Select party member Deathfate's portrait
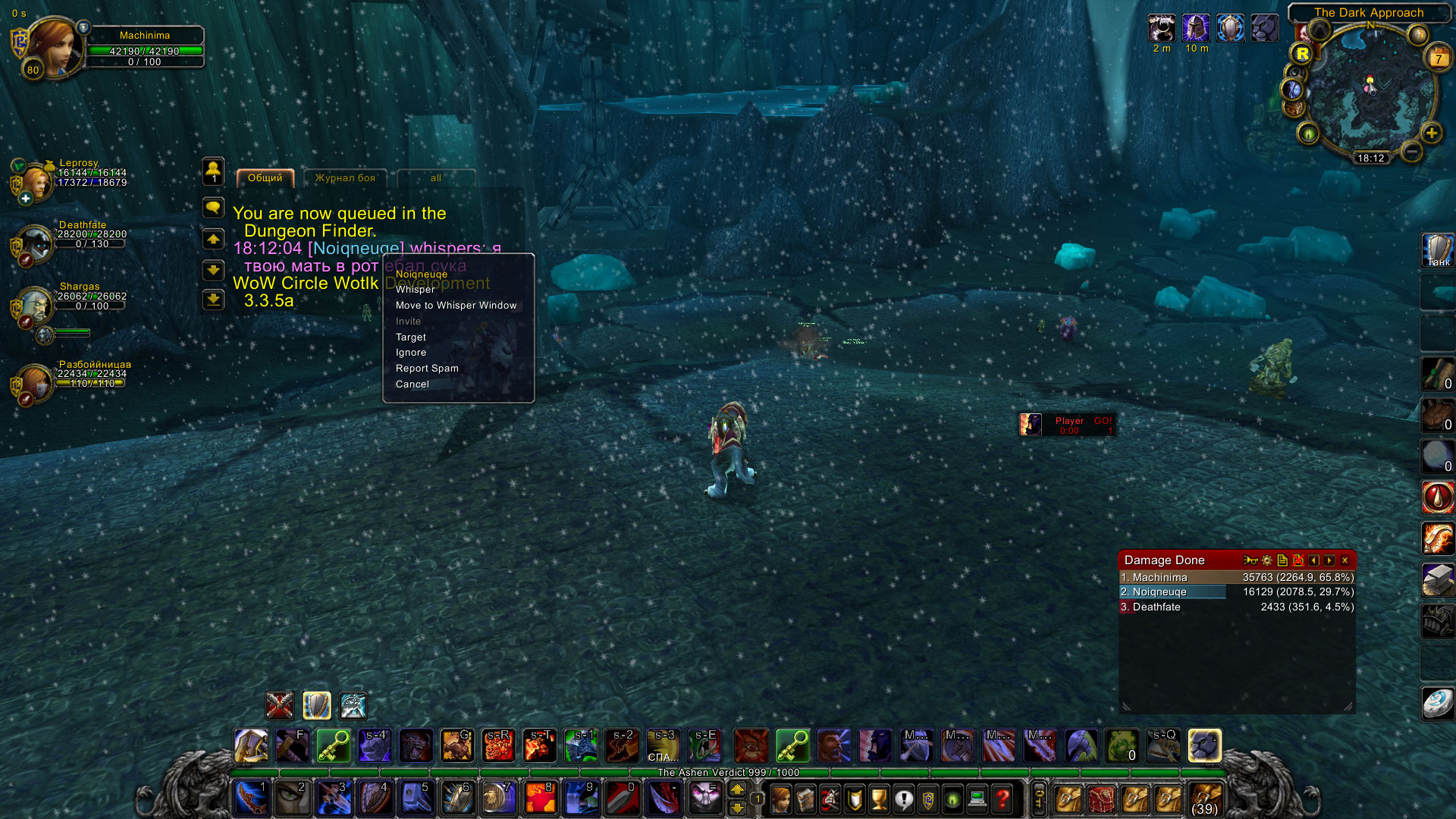This screenshot has width=1456, height=819. pos(35,244)
